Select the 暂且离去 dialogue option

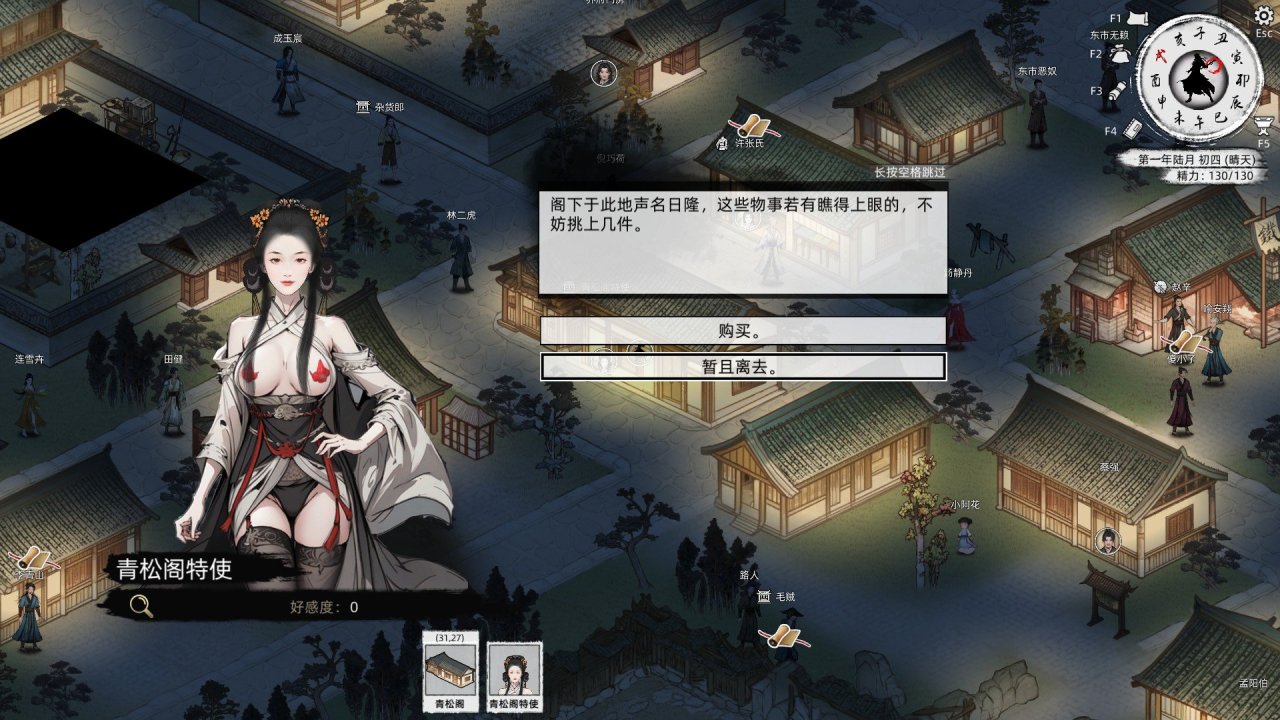743,367
